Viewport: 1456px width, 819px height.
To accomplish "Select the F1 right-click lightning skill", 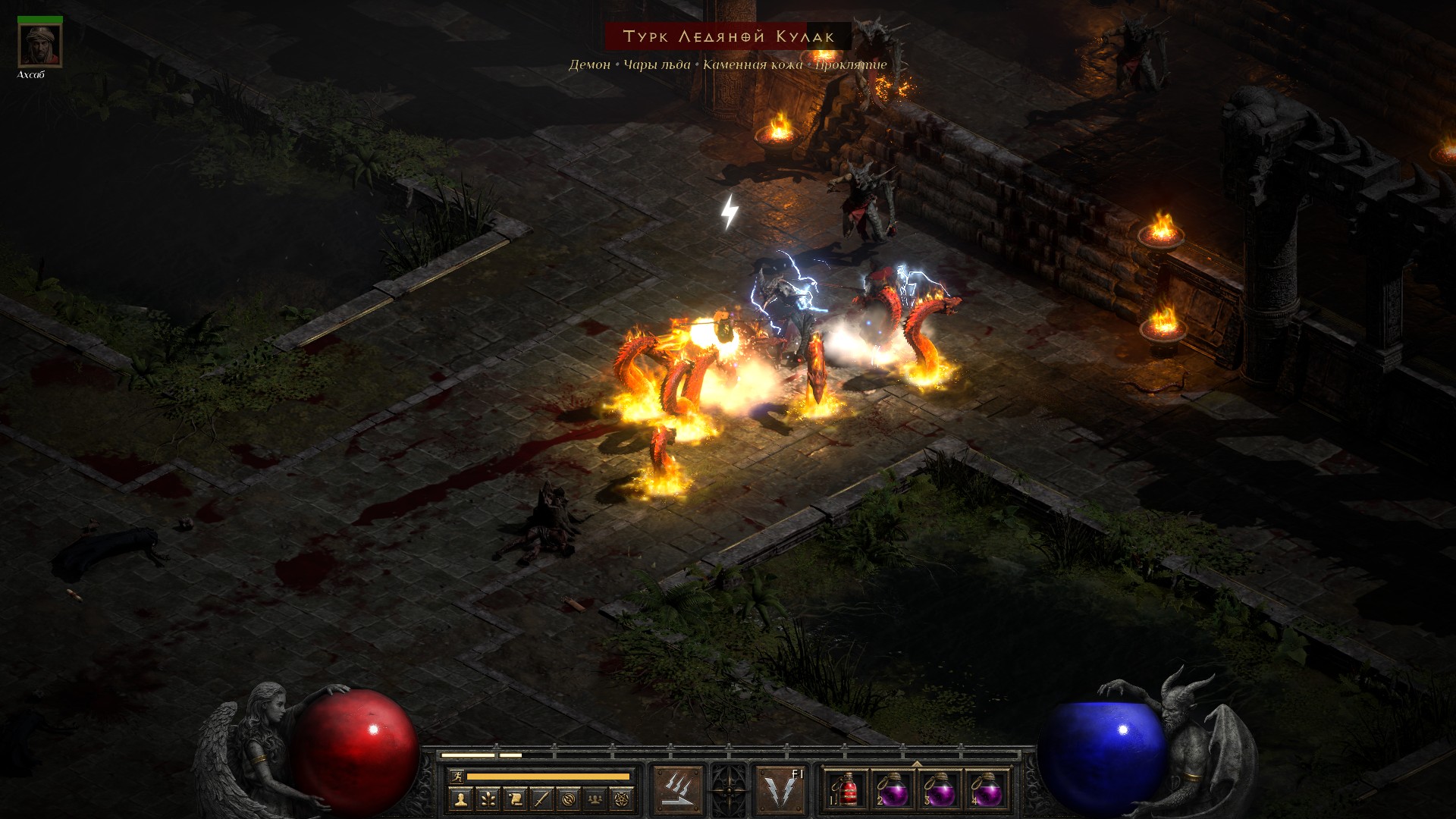I will click(x=781, y=790).
